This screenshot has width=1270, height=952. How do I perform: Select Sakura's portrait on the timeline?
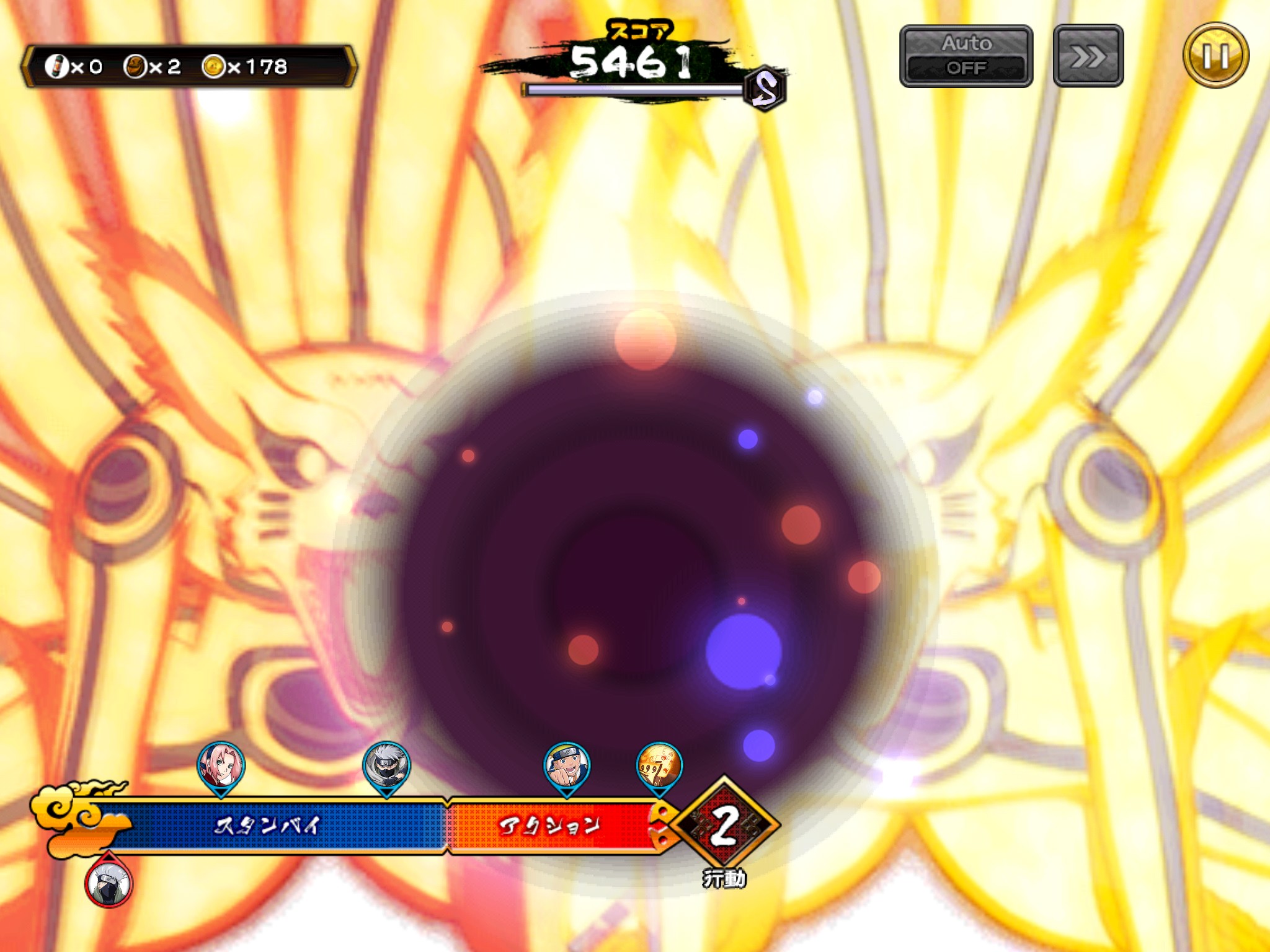221,767
